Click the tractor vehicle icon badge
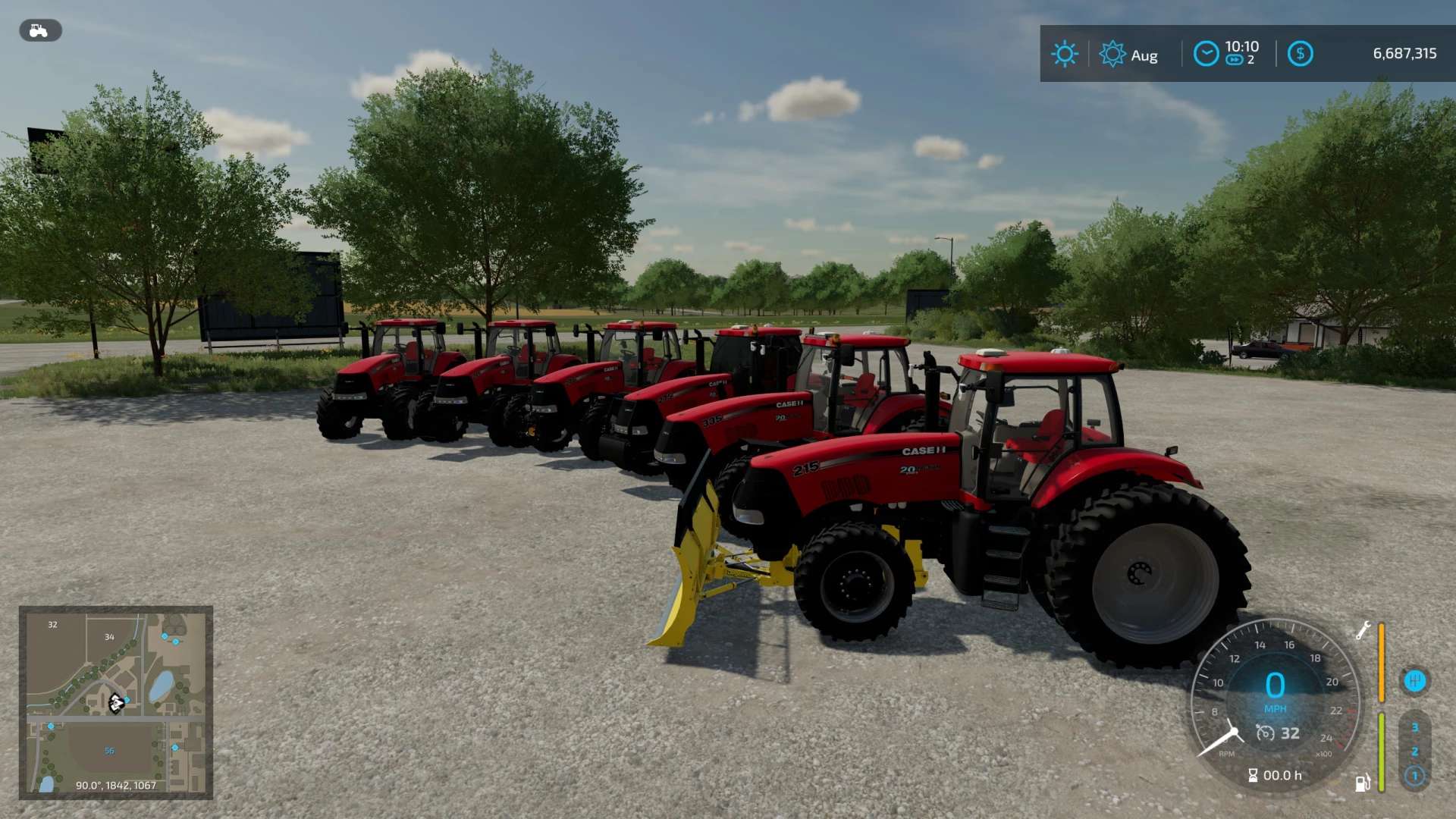This screenshot has width=1456, height=819. pyautogui.click(x=39, y=31)
